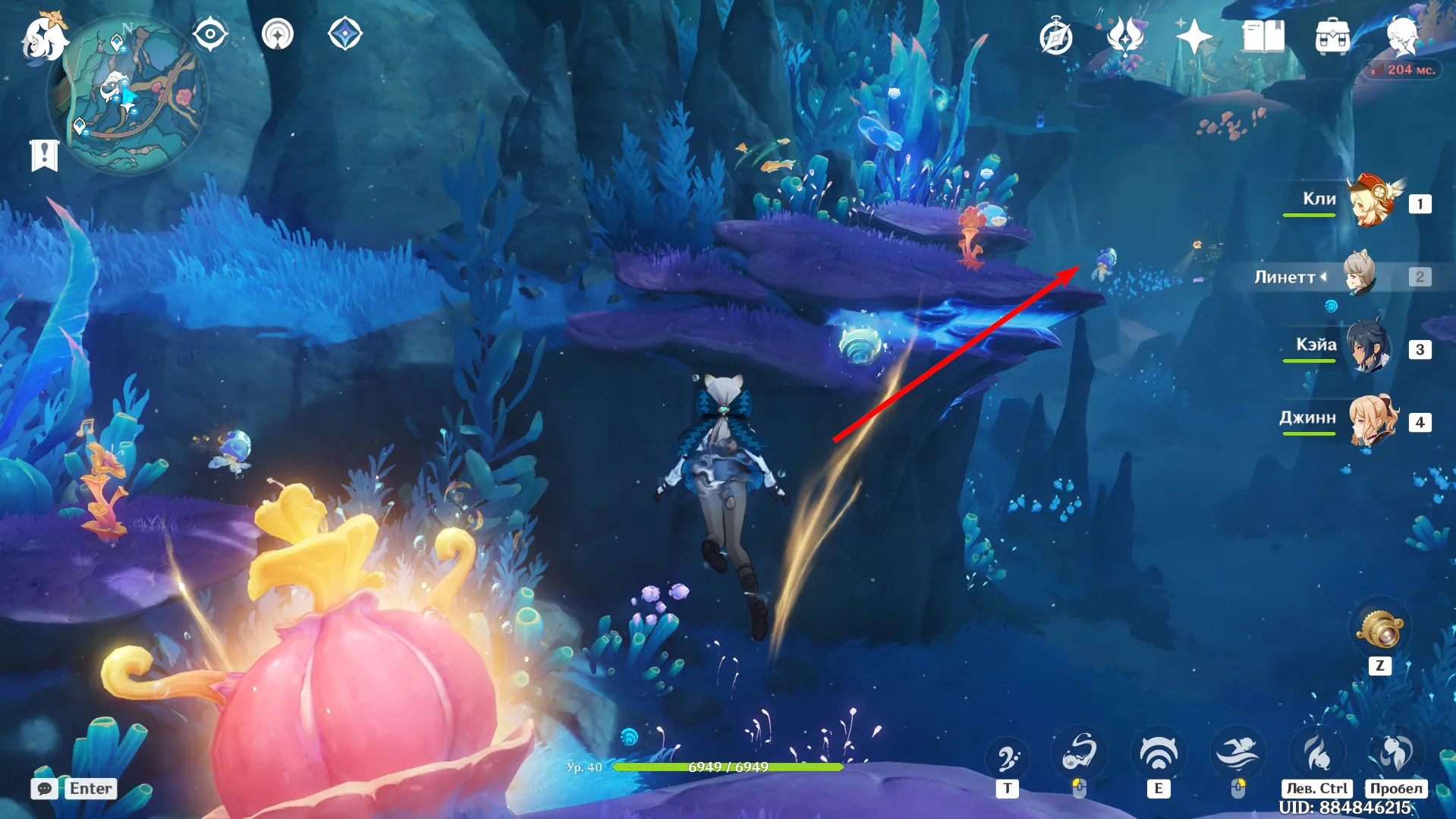Use the golden gadget item

click(1380, 629)
